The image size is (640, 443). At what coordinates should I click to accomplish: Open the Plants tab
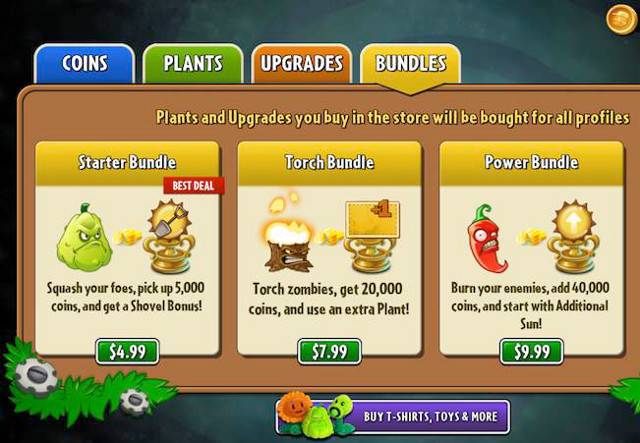pos(193,64)
